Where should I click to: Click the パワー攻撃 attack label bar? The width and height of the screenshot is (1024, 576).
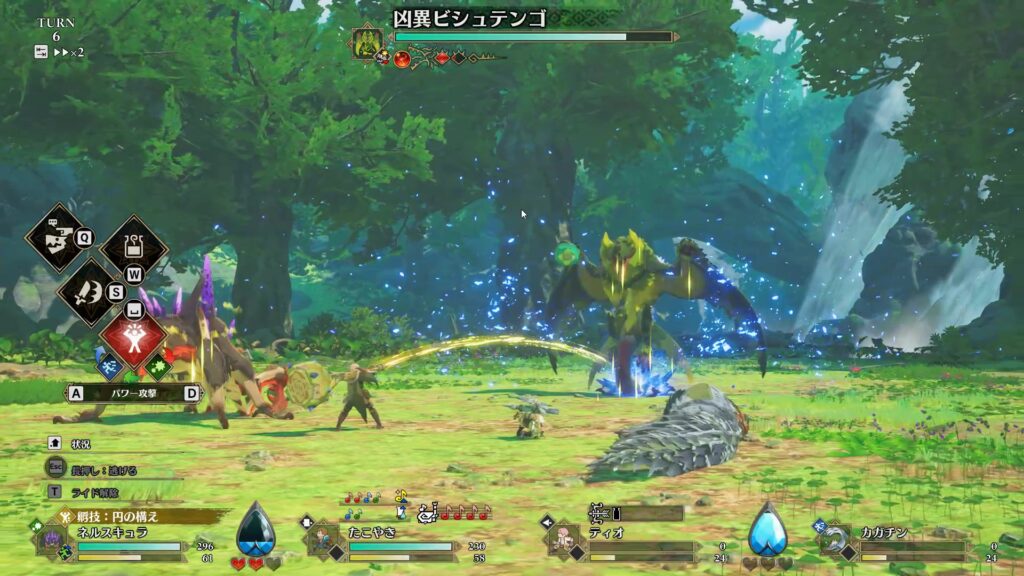(x=134, y=393)
